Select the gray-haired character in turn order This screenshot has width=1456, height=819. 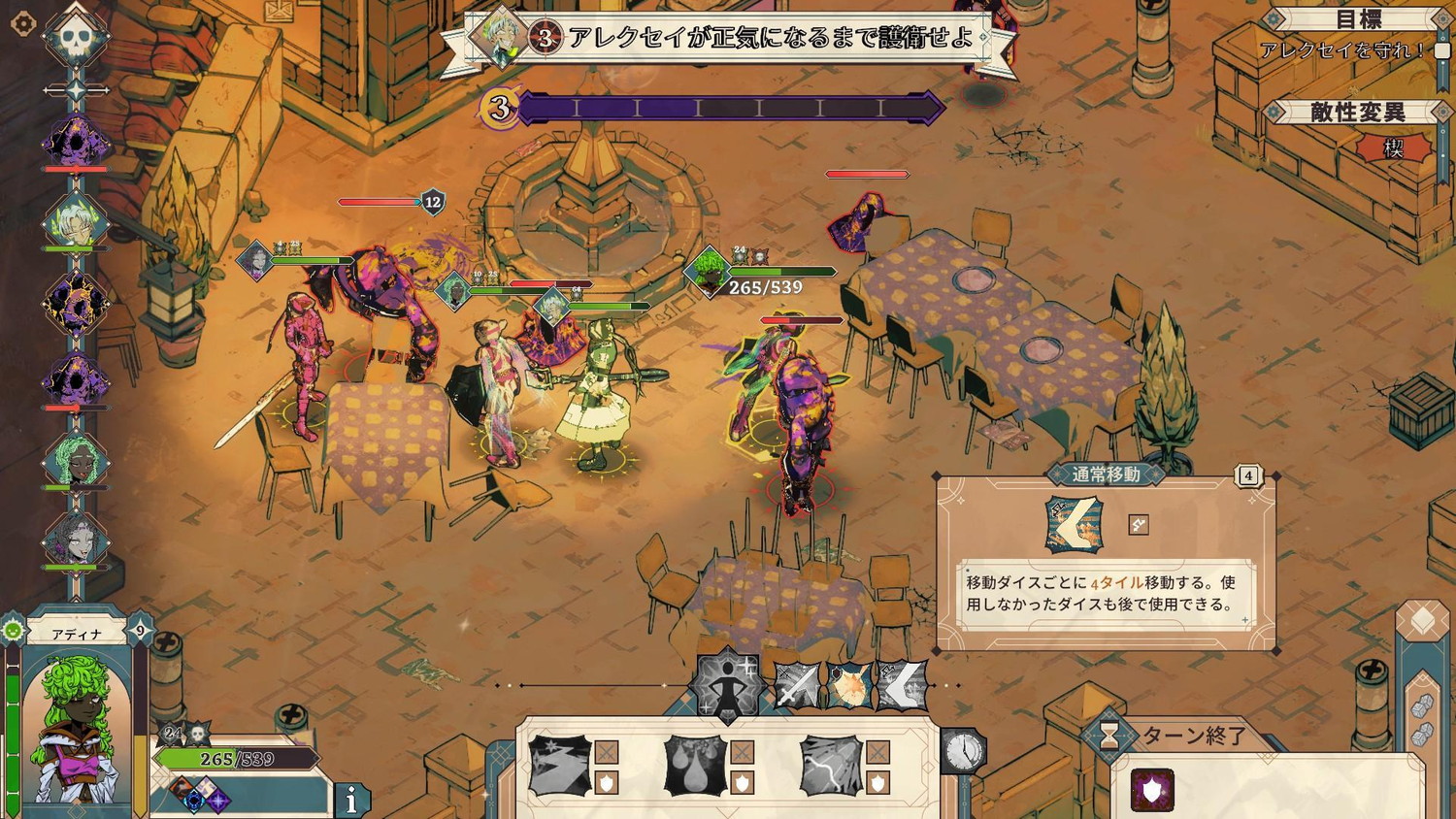[76, 541]
